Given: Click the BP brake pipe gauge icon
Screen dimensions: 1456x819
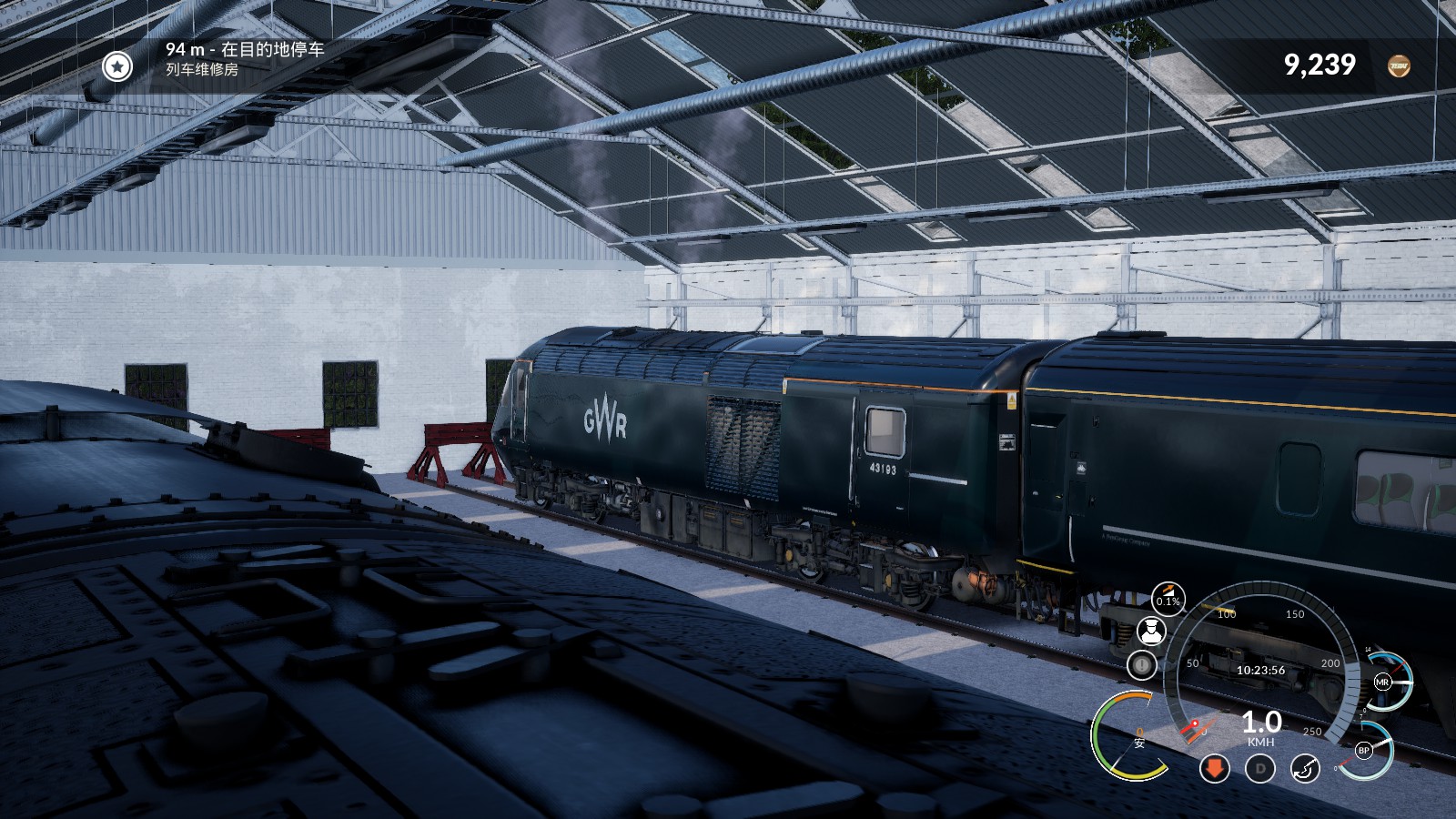Looking at the screenshot, I should click(1362, 751).
